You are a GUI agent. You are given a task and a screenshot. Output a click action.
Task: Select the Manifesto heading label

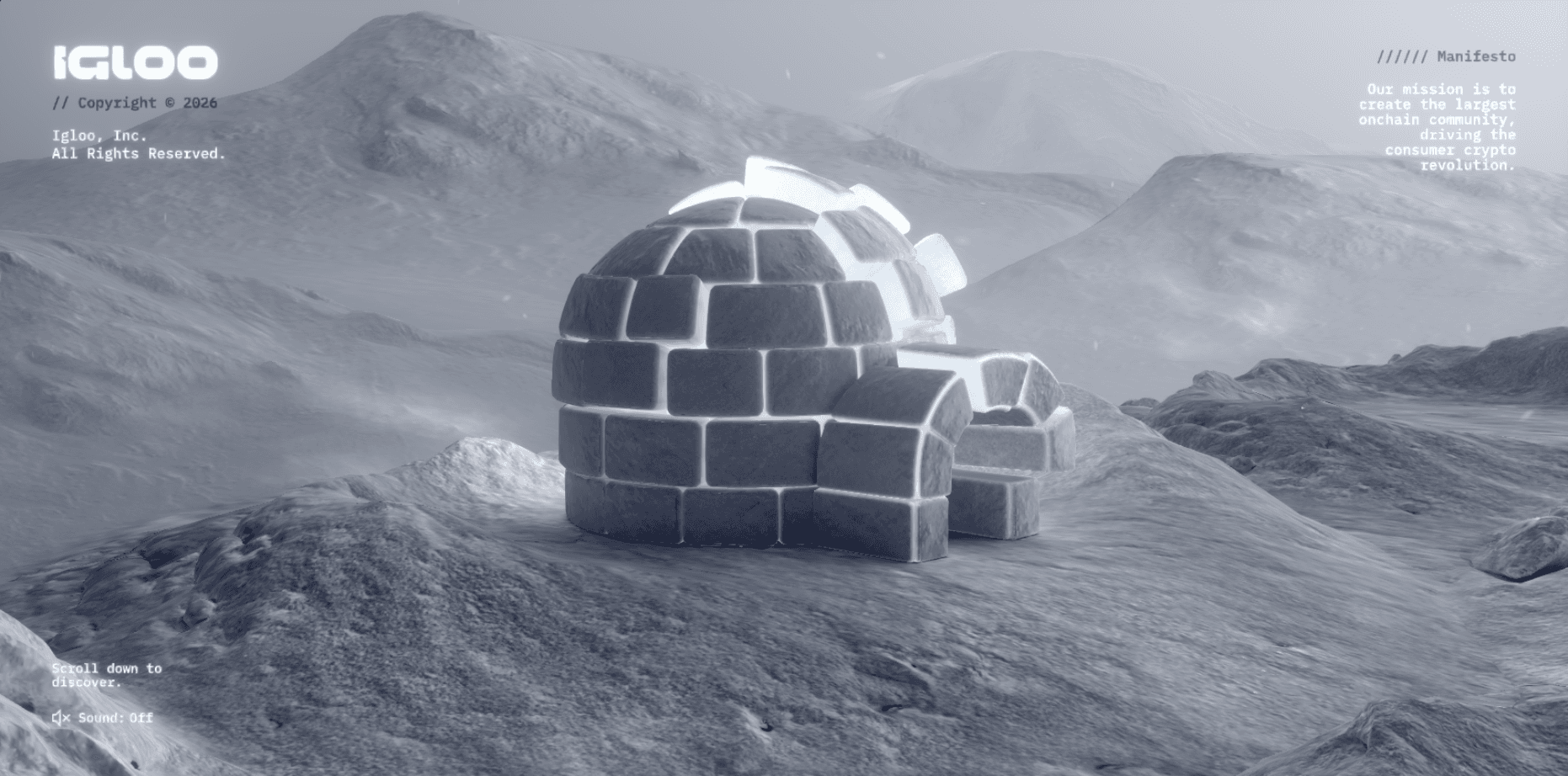(x=1475, y=57)
